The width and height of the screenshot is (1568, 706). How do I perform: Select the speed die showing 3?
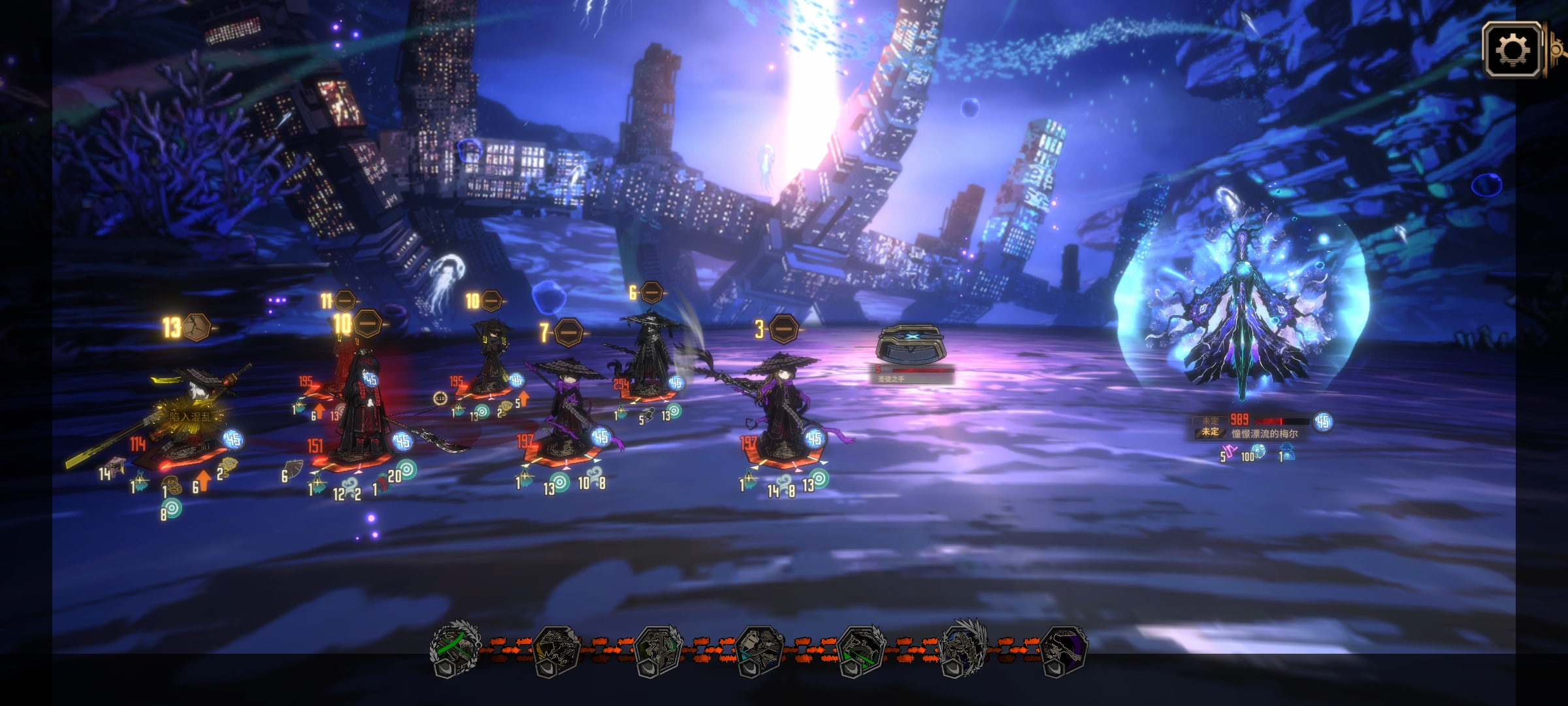click(x=783, y=329)
